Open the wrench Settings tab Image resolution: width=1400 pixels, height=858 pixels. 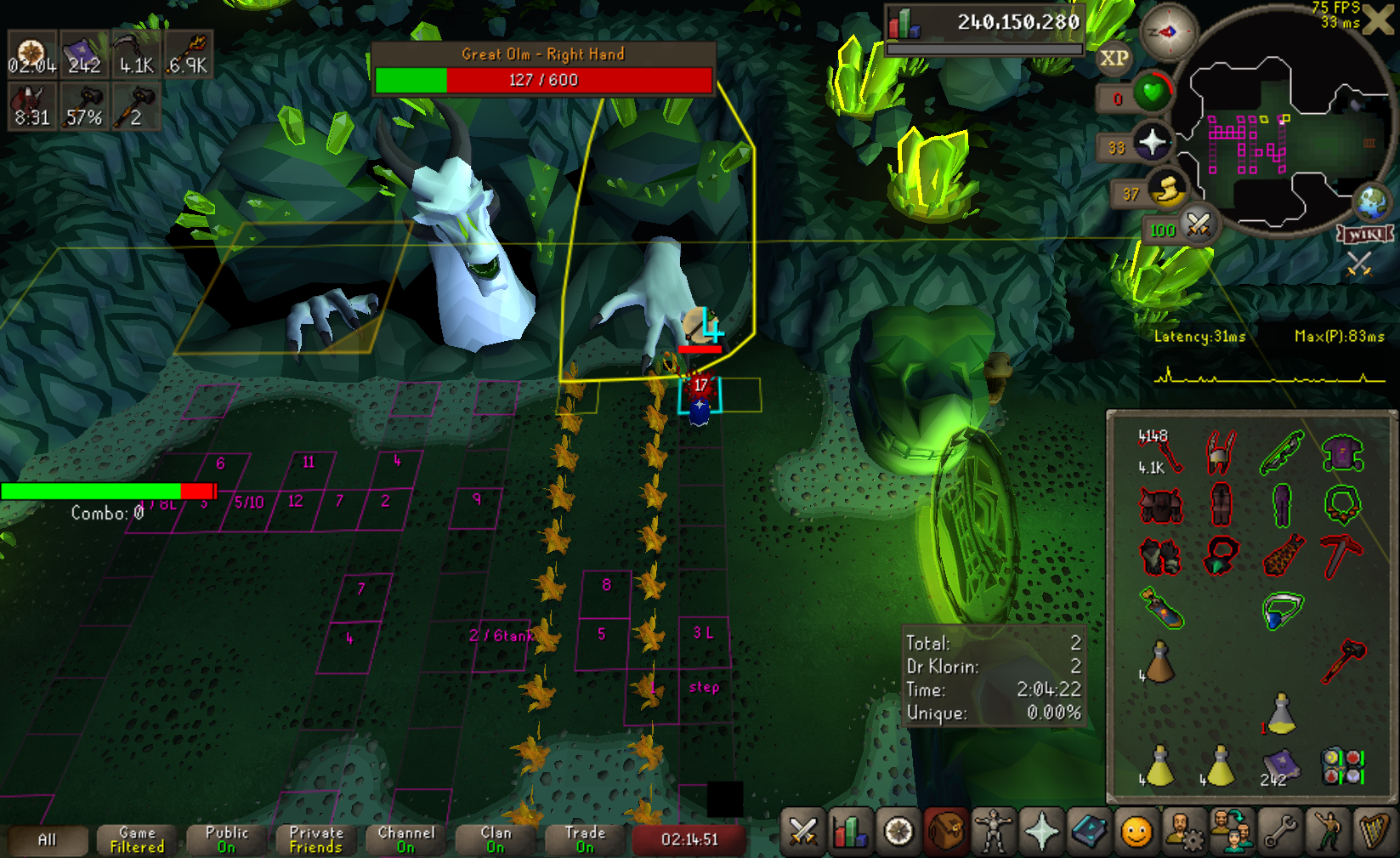[x=1278, y=832]
